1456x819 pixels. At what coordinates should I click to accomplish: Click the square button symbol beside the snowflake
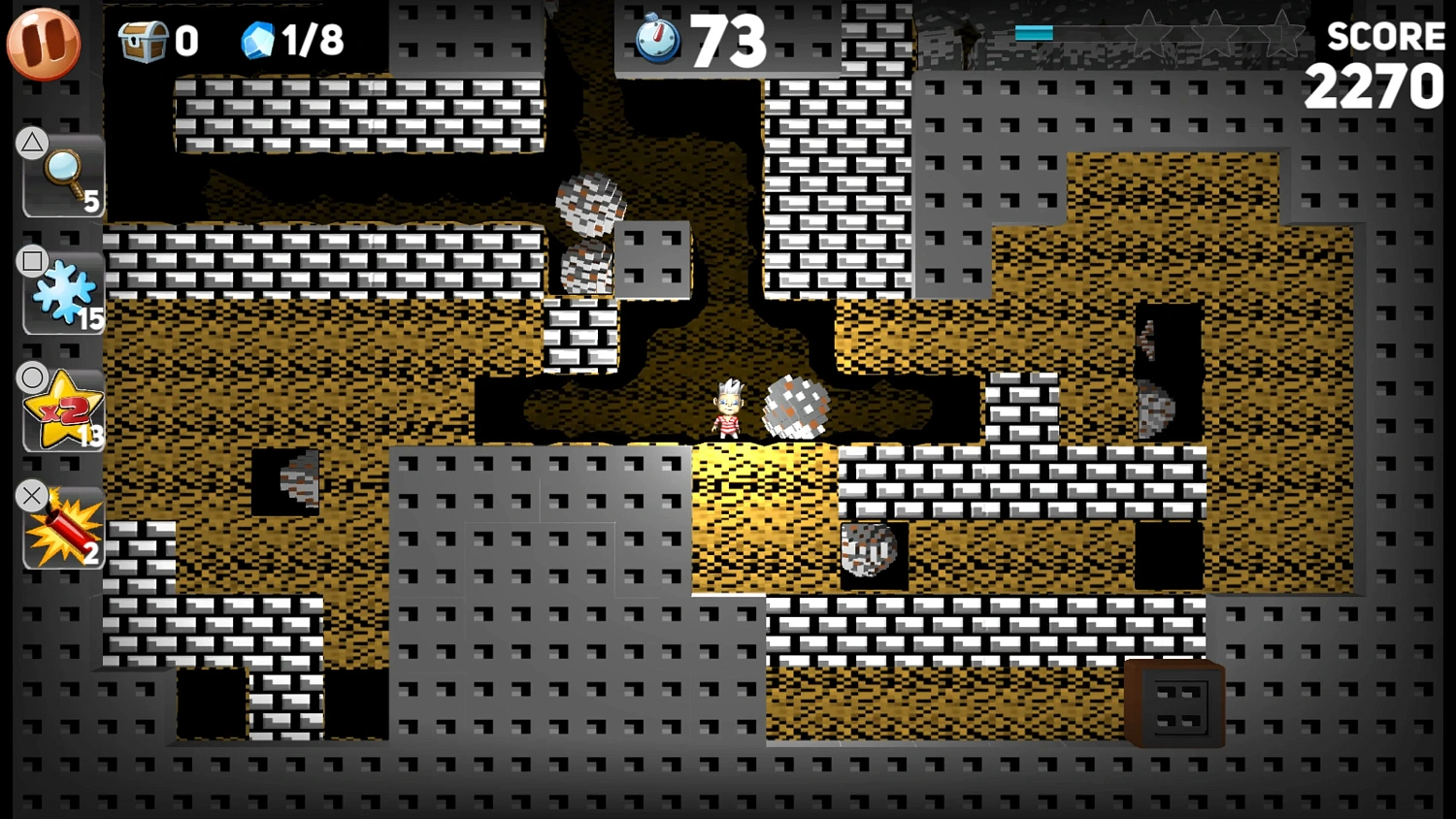coord(32,261)
